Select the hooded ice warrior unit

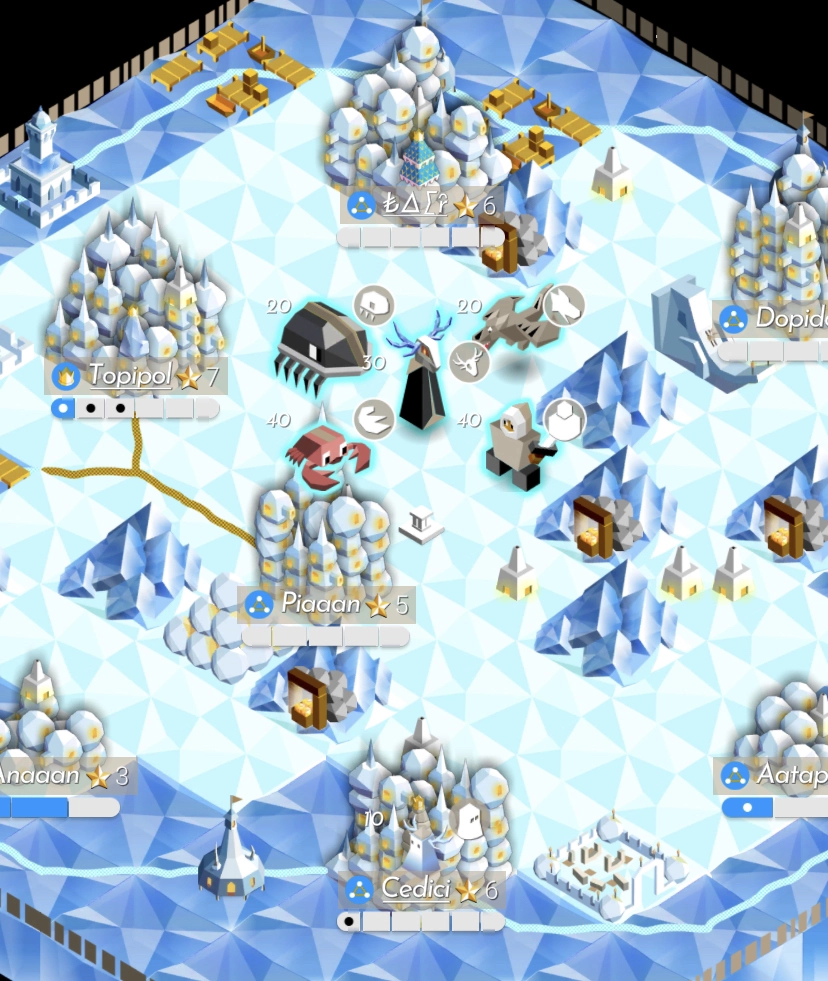click(513, 447)
